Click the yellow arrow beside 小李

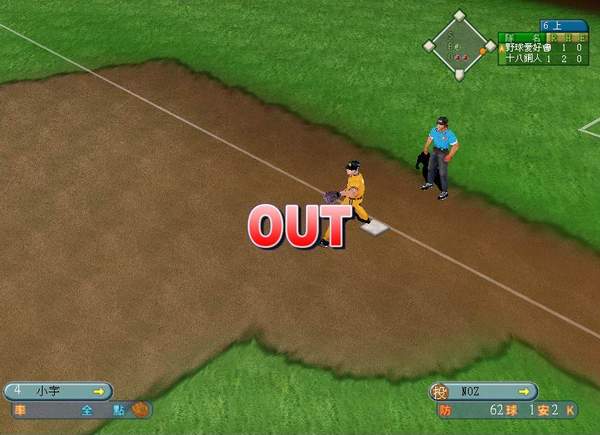pos(98,391)
